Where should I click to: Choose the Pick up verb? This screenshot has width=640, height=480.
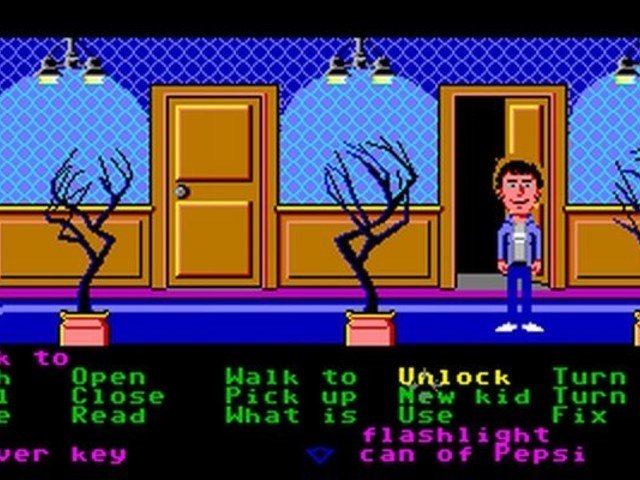(290, 397)
